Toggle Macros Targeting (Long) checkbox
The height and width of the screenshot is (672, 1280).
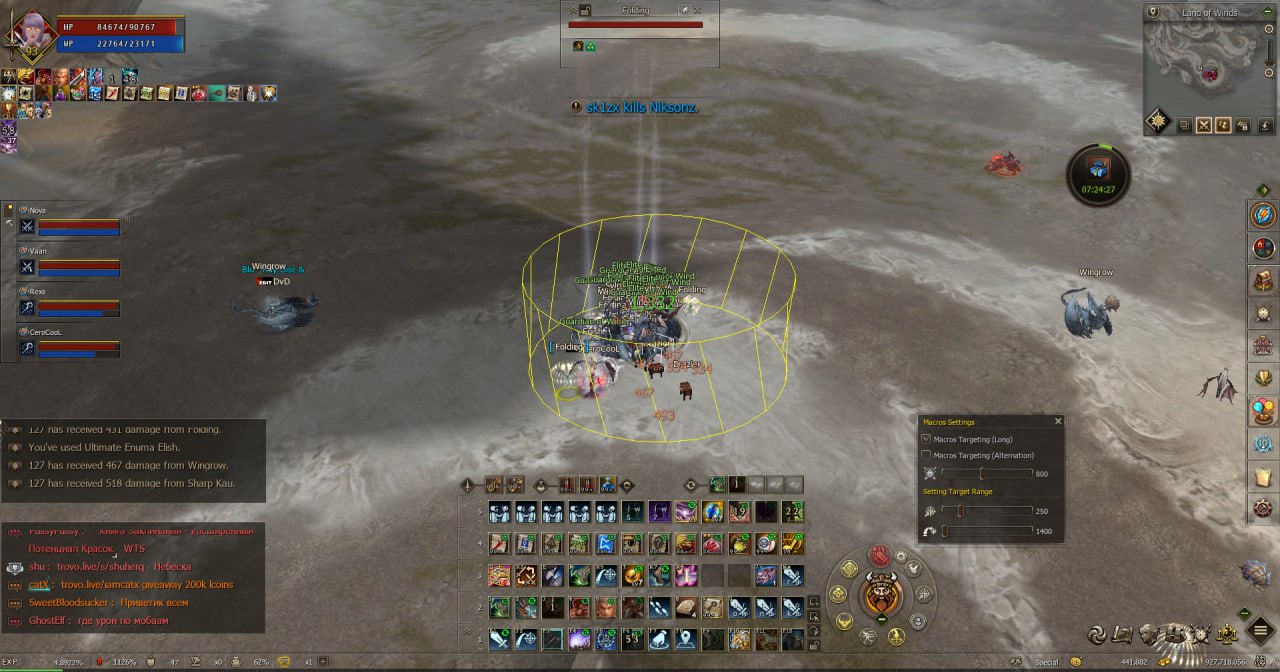tap(926, 439)
